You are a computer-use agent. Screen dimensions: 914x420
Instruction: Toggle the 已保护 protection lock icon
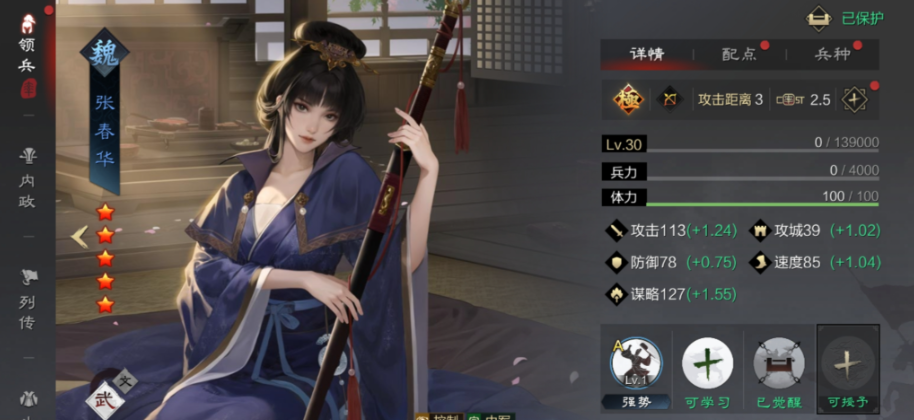tap(819, 17)
